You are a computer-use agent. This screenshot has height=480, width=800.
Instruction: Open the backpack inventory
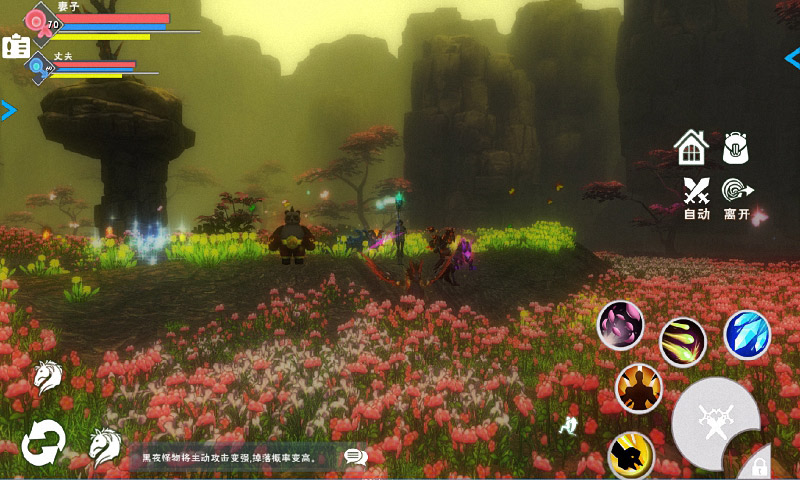click(737, 148)
